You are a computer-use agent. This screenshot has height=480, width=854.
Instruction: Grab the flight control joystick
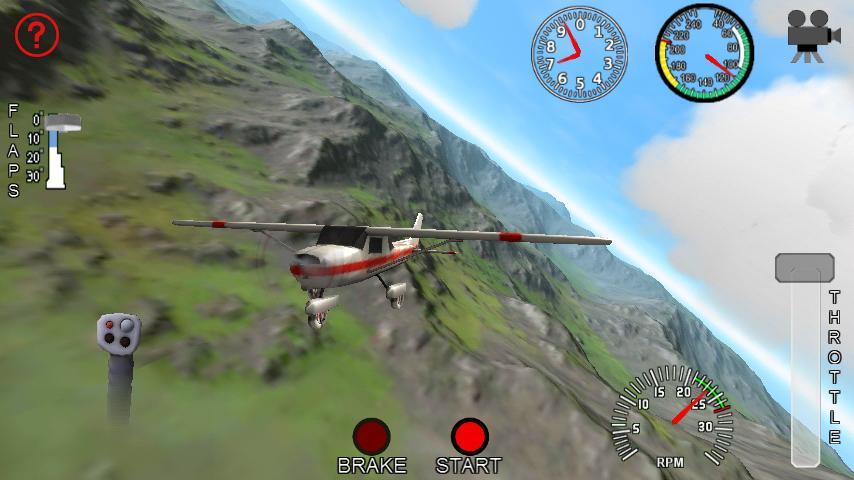pyautogui.click(x=119, y=334)
